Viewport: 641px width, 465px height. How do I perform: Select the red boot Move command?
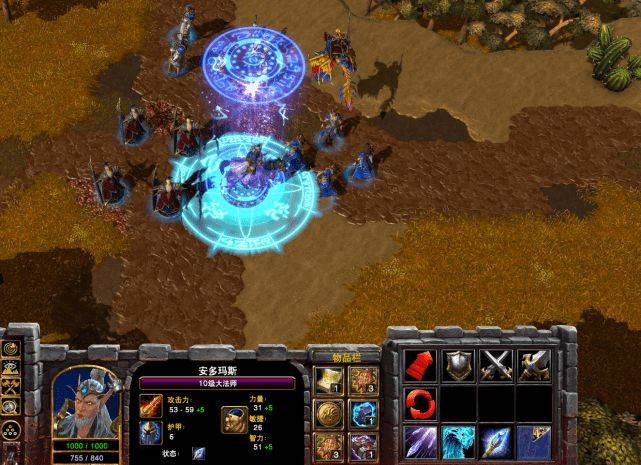tap(421, 365)
